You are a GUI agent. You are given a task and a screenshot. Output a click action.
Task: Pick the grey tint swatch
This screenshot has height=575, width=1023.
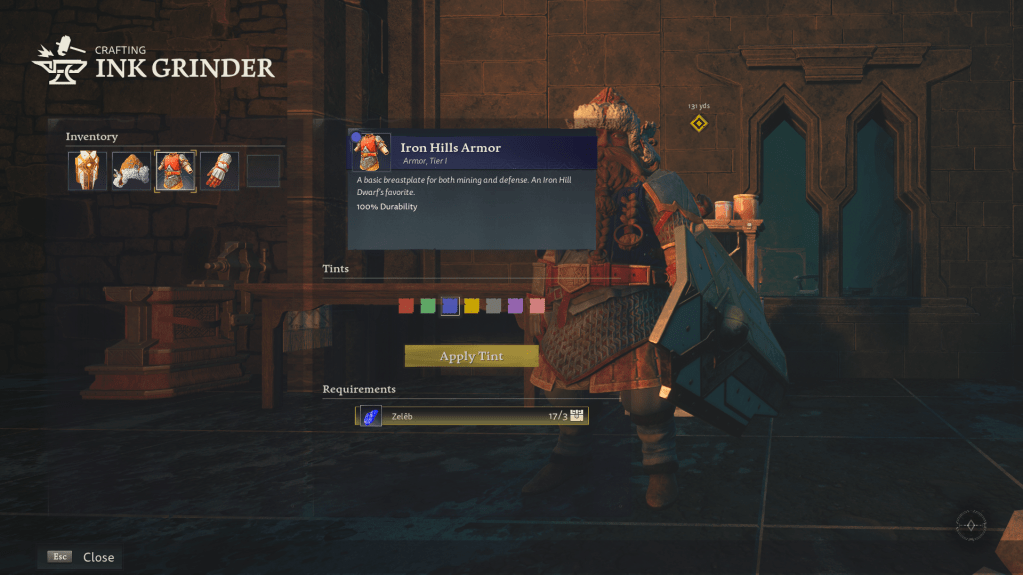[494, 306]
